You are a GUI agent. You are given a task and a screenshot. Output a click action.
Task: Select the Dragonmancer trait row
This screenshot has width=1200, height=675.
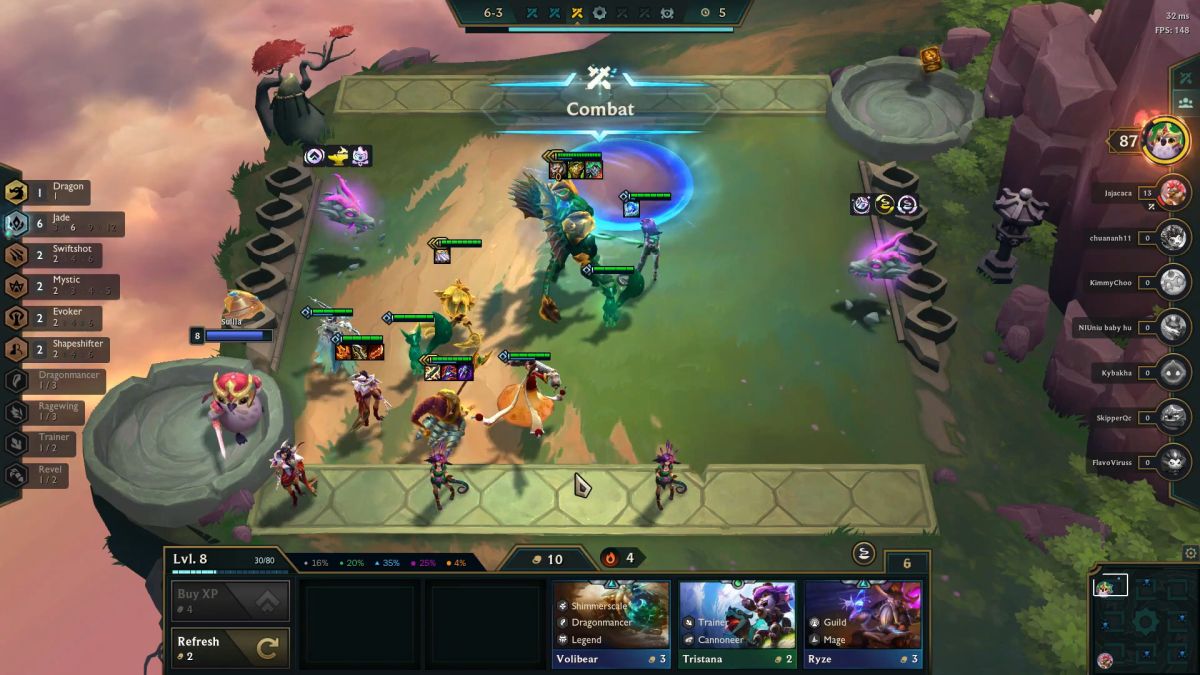pos(62,381)
